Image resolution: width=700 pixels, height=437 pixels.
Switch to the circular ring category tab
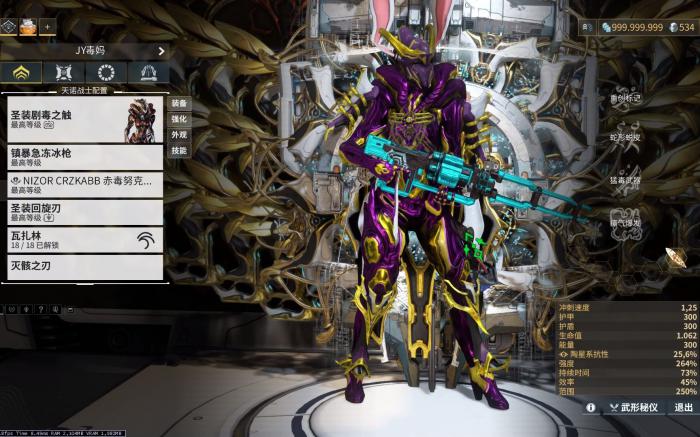pos(106,73)
